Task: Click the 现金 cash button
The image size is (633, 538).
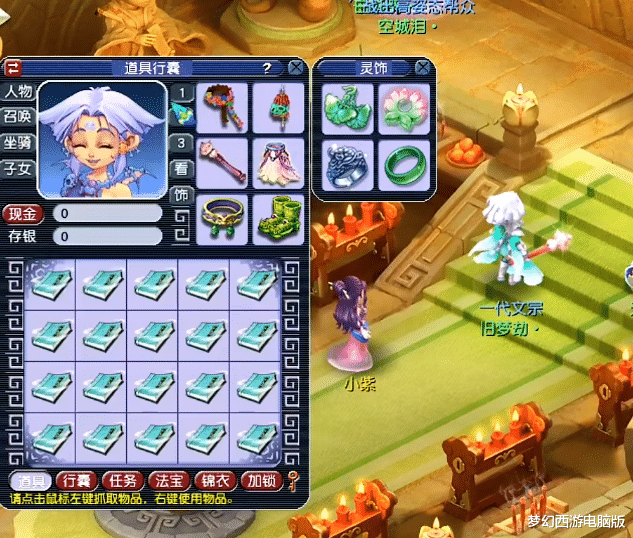Action: click(x=23, y=213)
